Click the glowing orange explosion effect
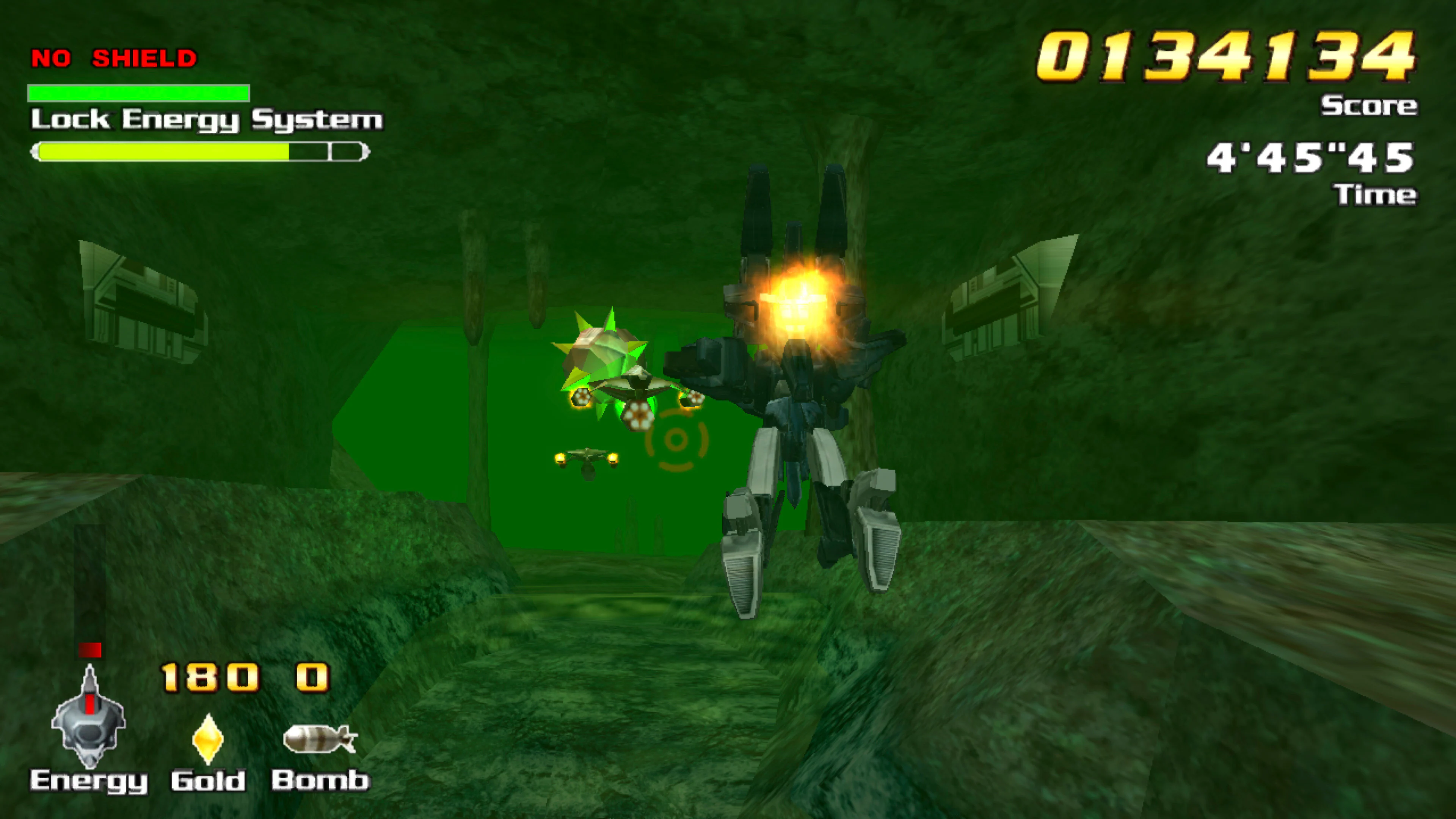The image size is (1456, 819). tap(797, 300)
